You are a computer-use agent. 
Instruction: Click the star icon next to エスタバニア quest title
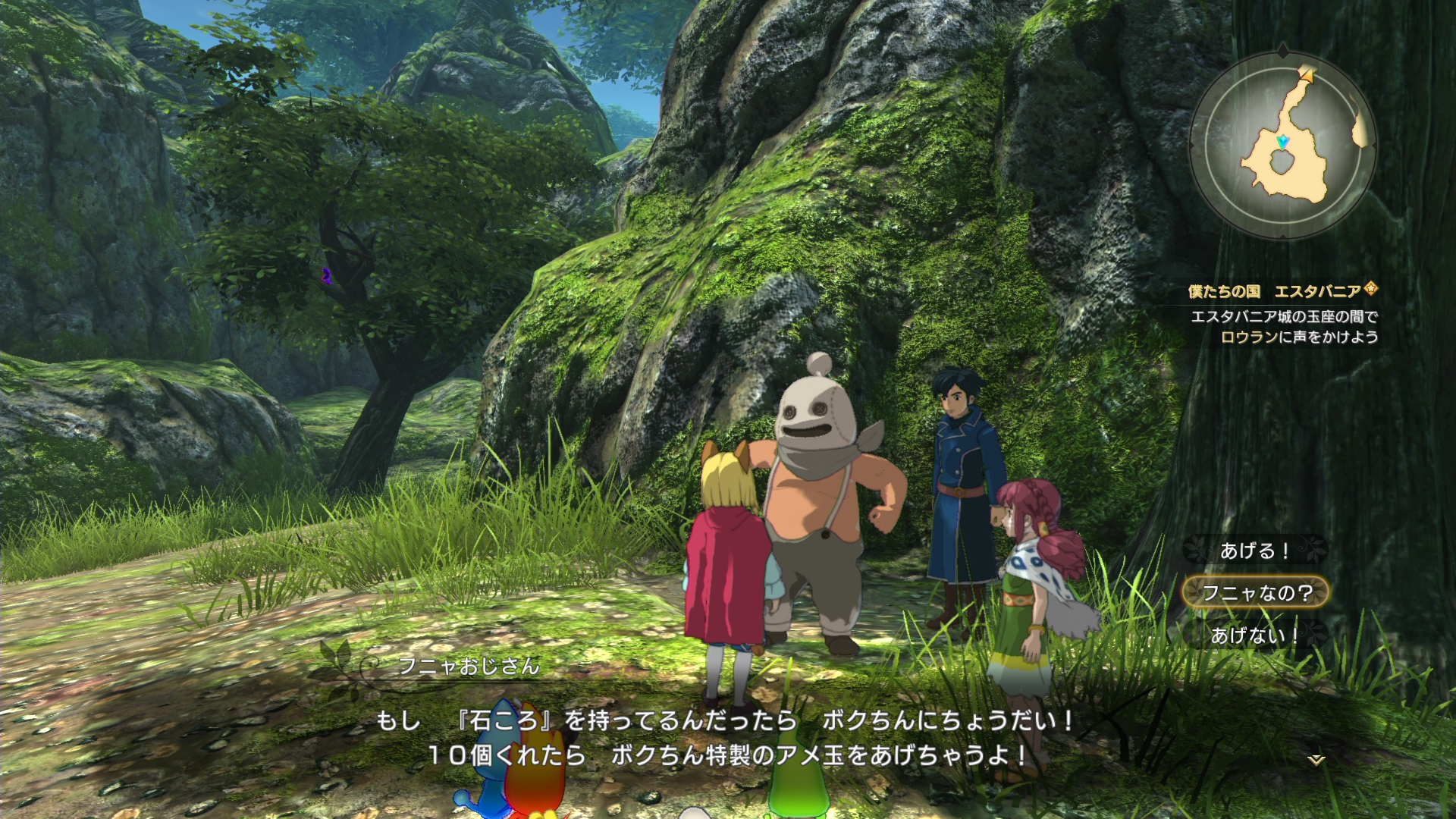[x=1372, y=289]
